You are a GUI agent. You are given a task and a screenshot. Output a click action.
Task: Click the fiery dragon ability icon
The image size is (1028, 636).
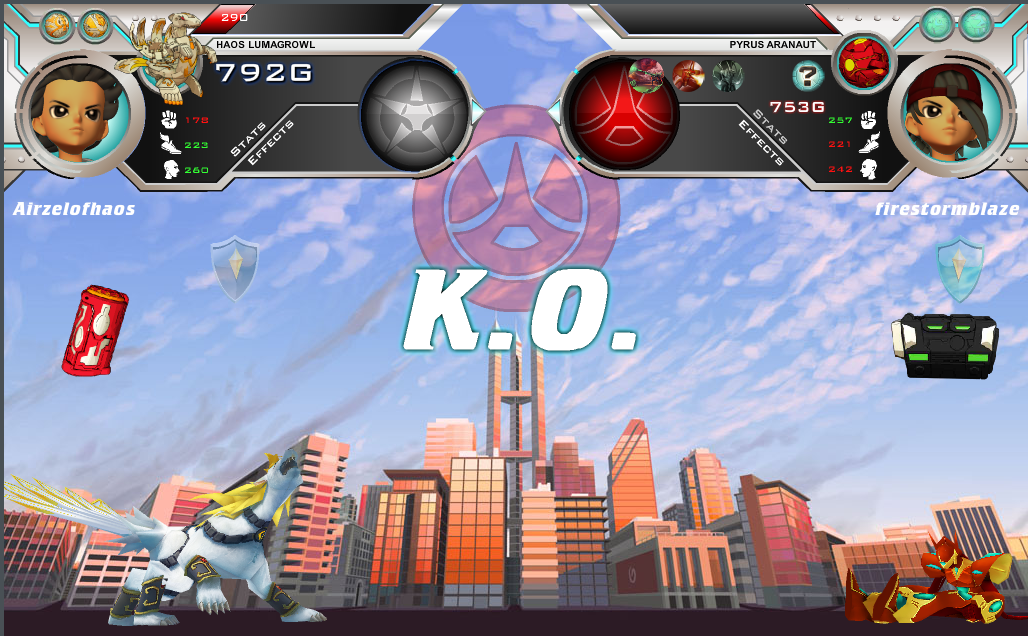688,75
